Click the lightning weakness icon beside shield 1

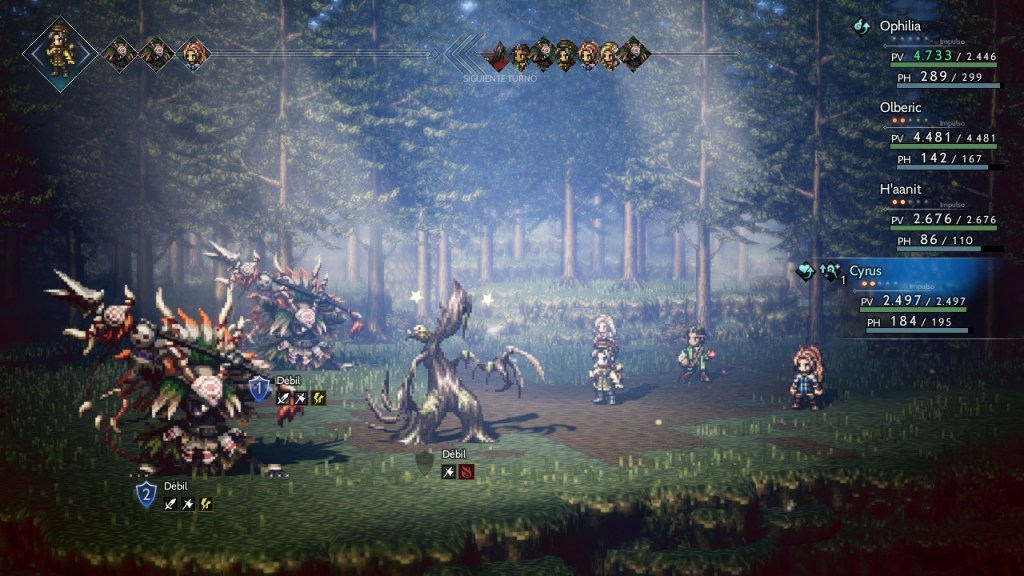(319, 398)
